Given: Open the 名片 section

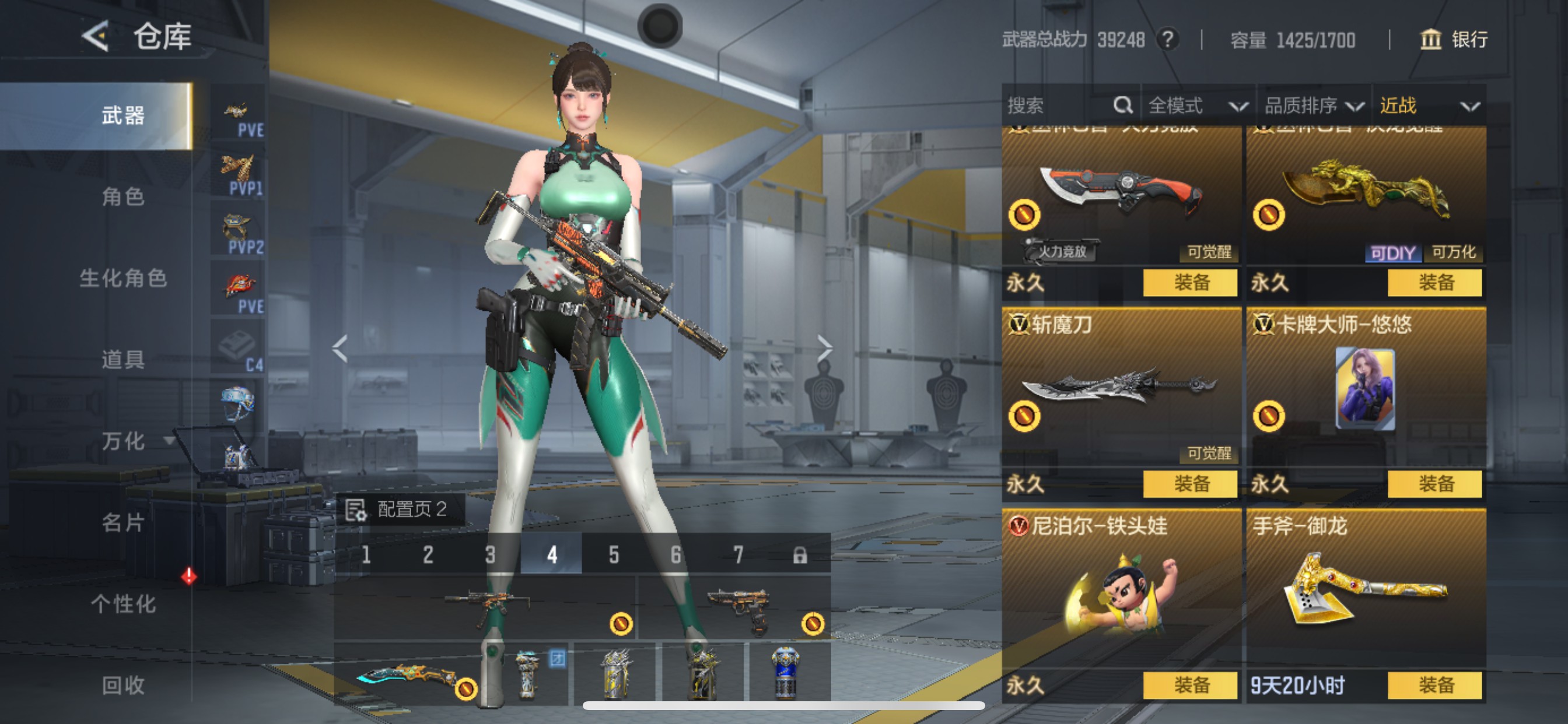Looking at the screenshot, I should (x=123, y=523).
